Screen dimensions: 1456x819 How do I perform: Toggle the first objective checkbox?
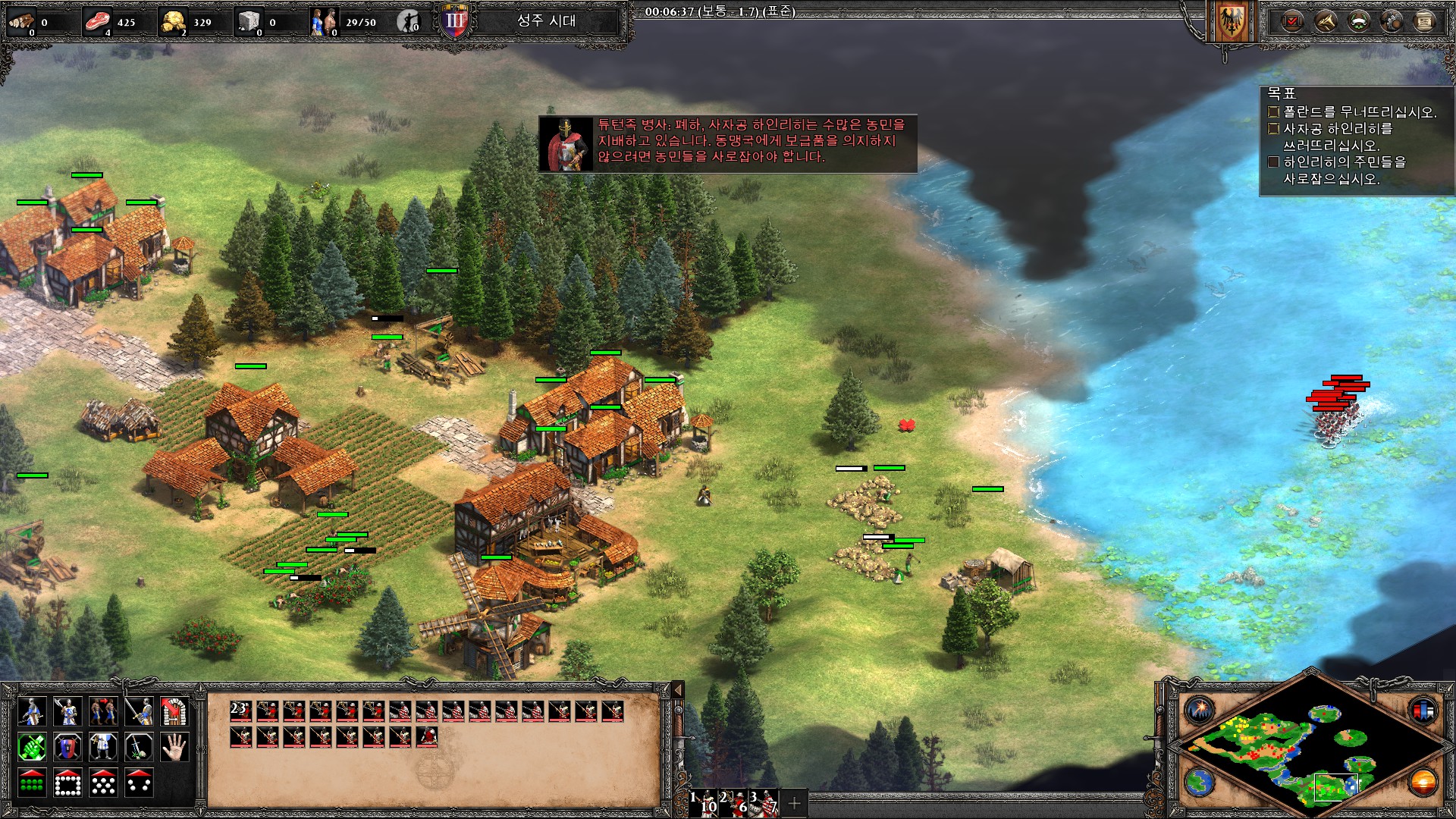pyautogui.click(x=1274, y=112)
